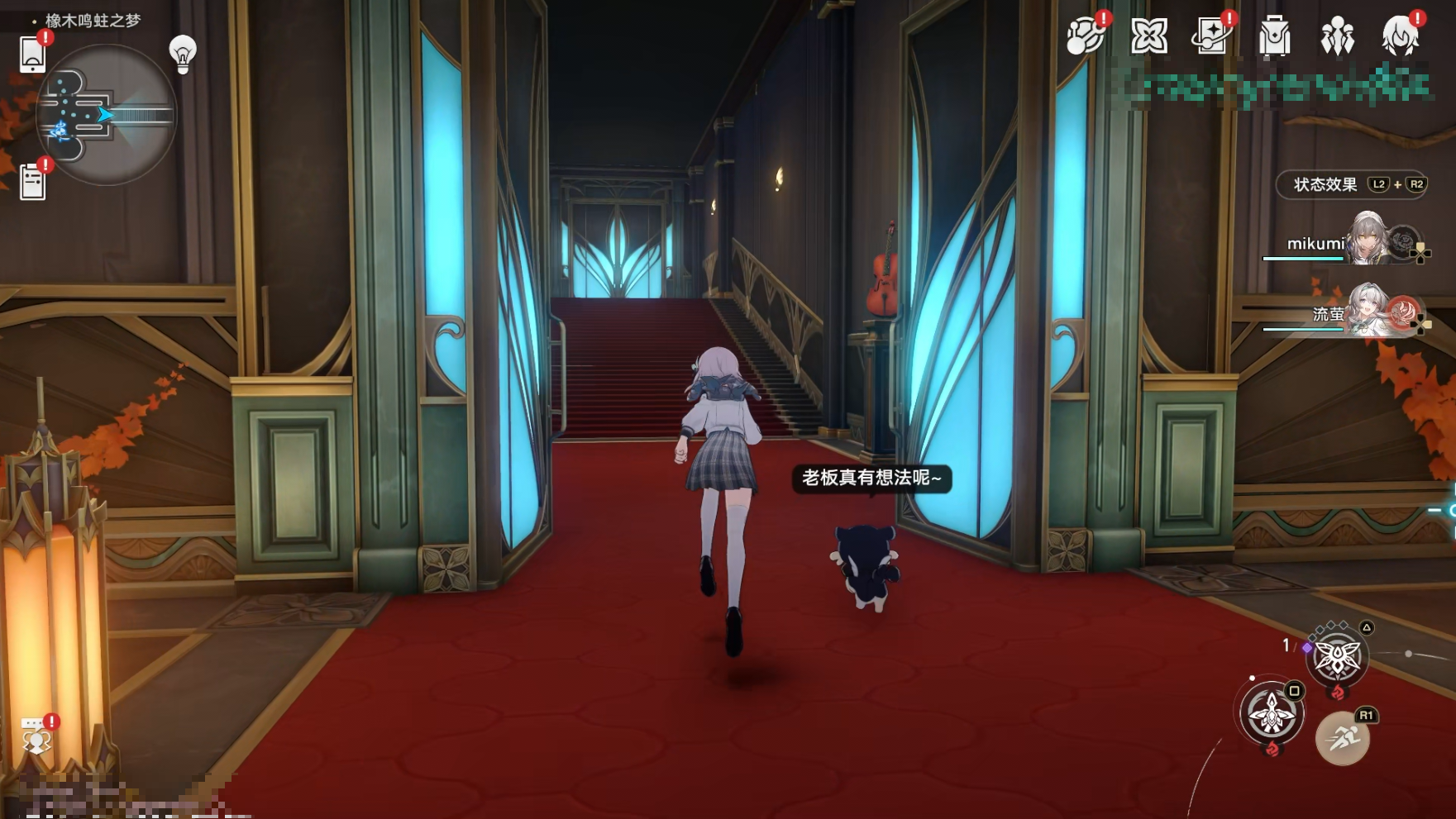The height and width of the screenshot is (819, 1456).
Task: Open the characters roster icon
Action: point(1337,37)
